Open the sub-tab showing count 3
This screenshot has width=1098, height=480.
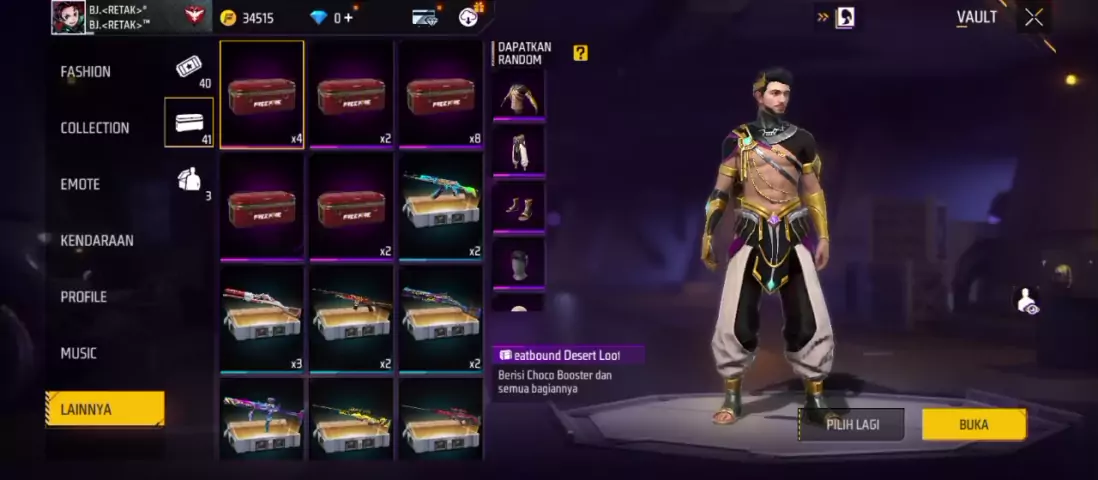pyautogui.click(x=189, y=180)
